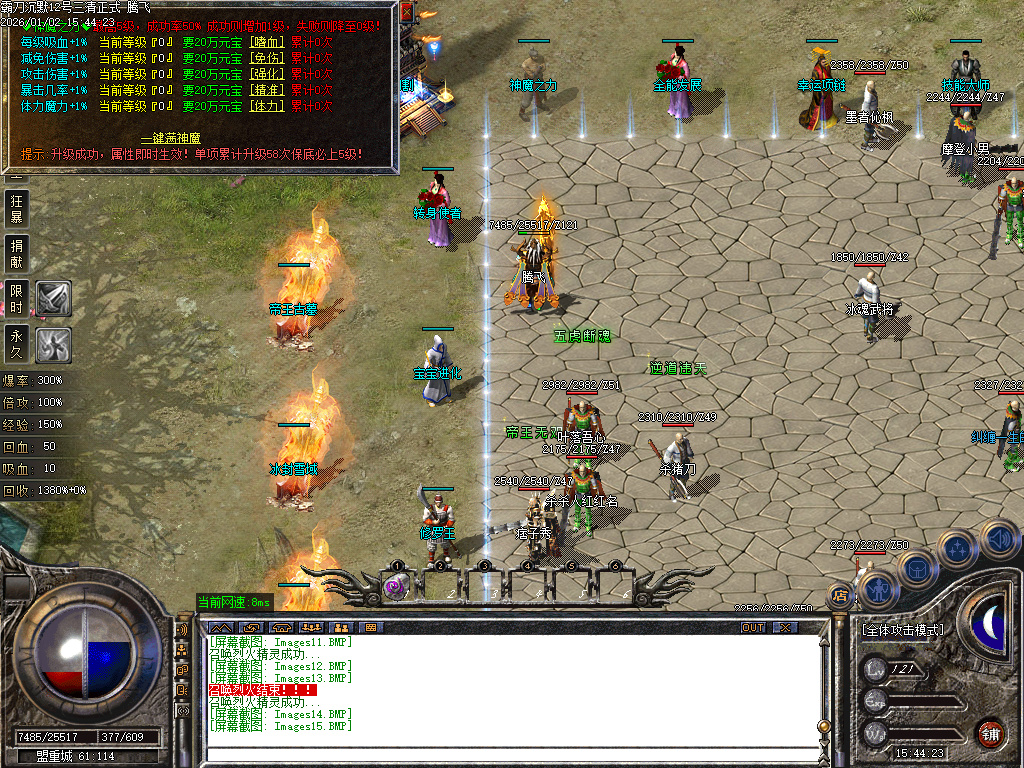The height and width of the screenshot is (768, 1024).
Task: Select the 限时 limited-time button
Action: (16, 298)
